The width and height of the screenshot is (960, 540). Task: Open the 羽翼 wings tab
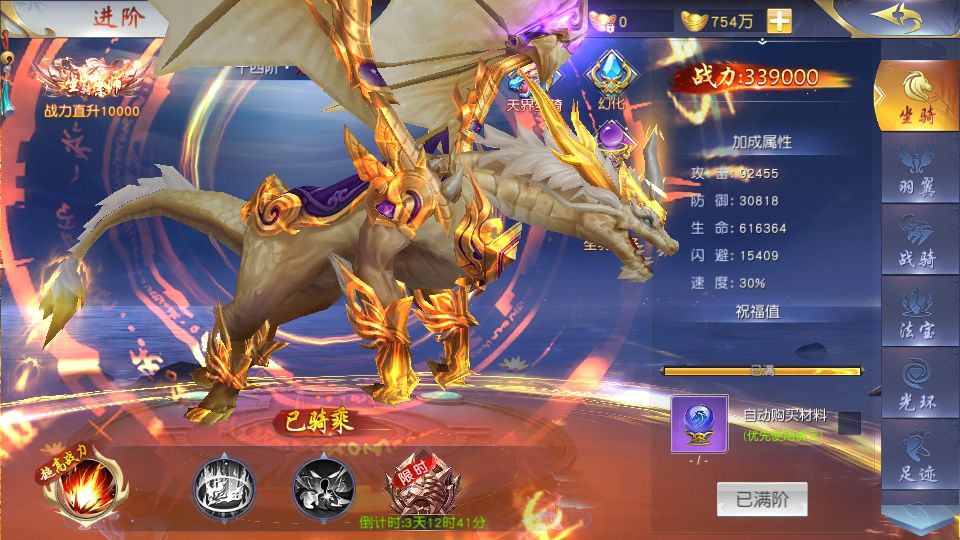click(917, 167)
